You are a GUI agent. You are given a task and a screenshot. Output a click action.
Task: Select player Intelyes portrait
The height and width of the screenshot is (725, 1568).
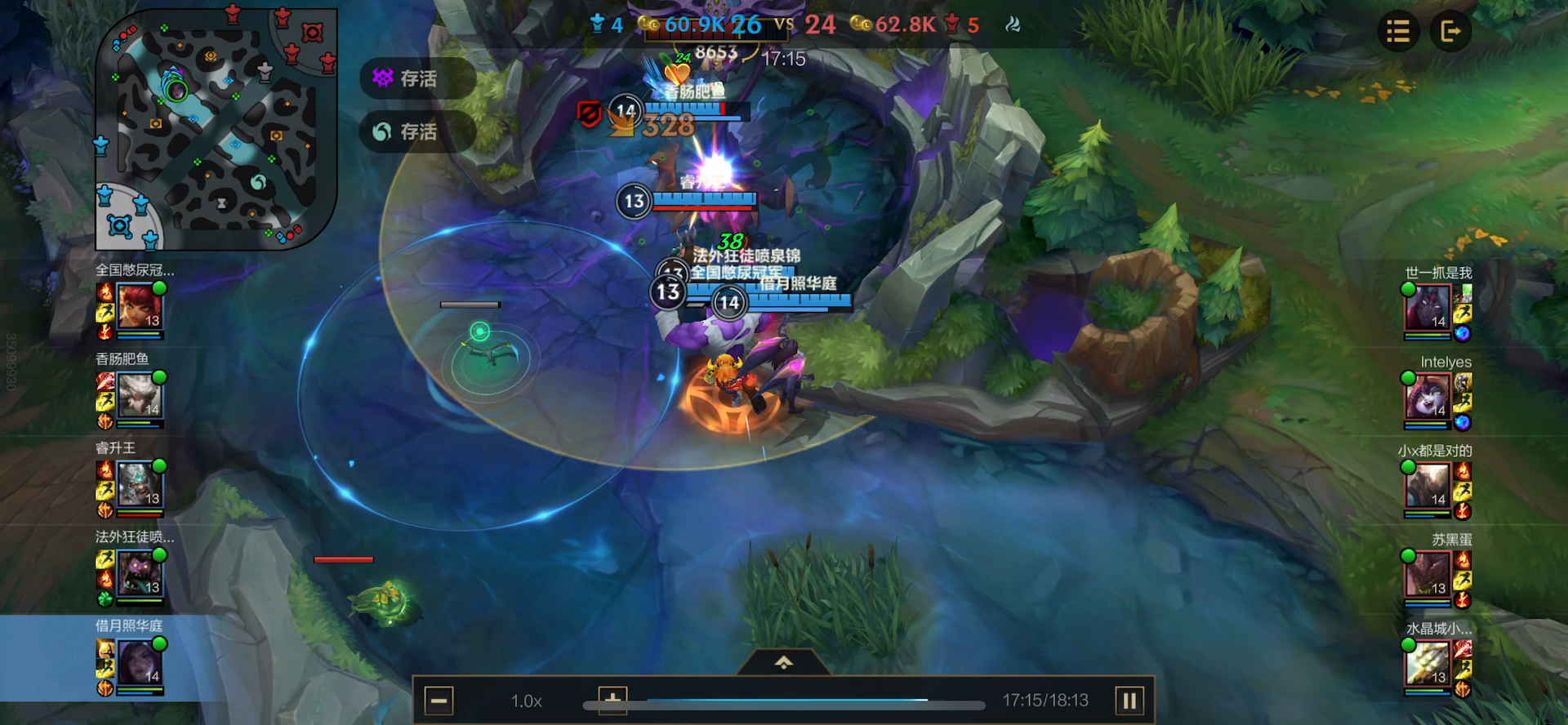(1428, 396)
